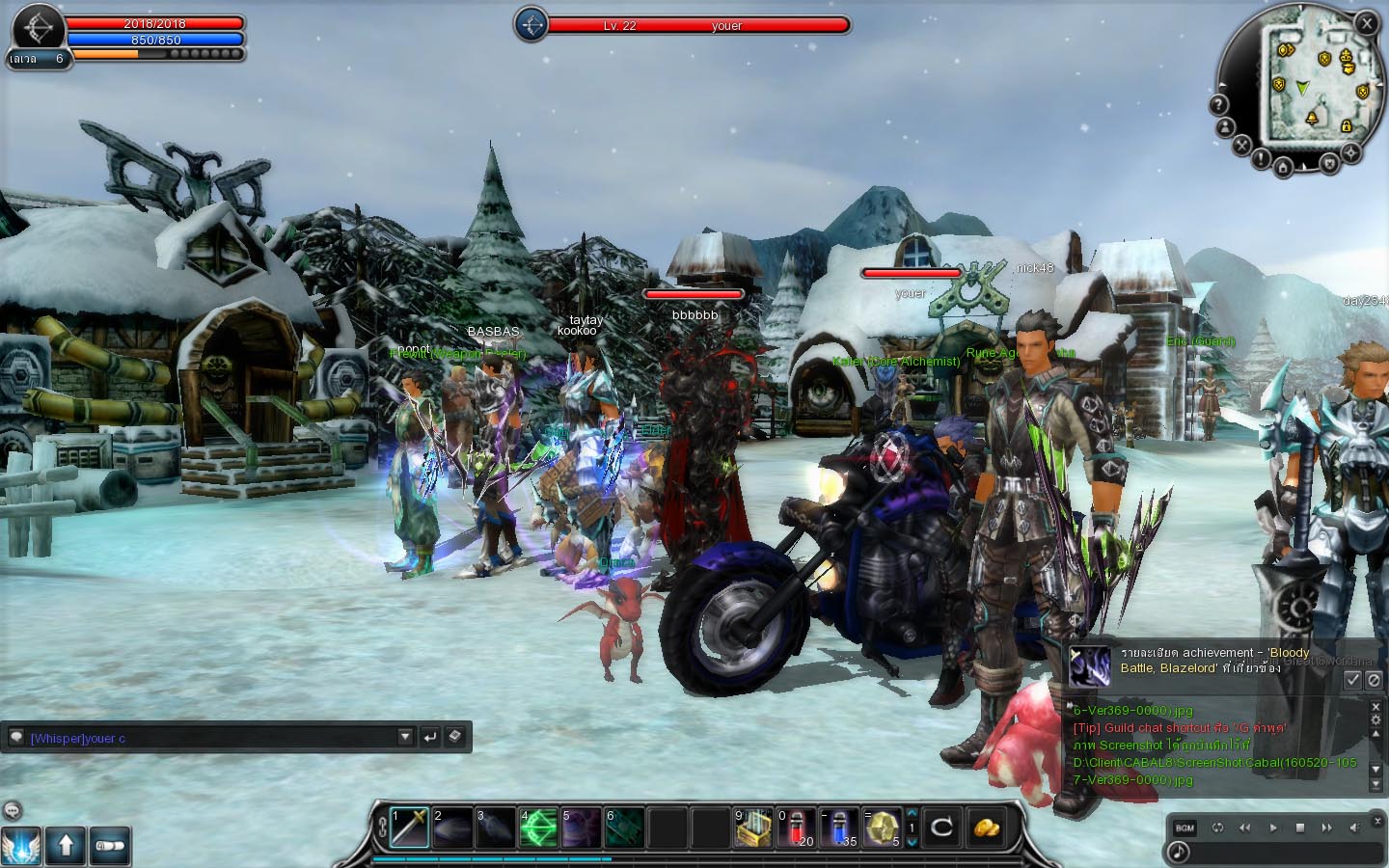Click the gold coins icon on the hotbar

click(x=986, y=827)
